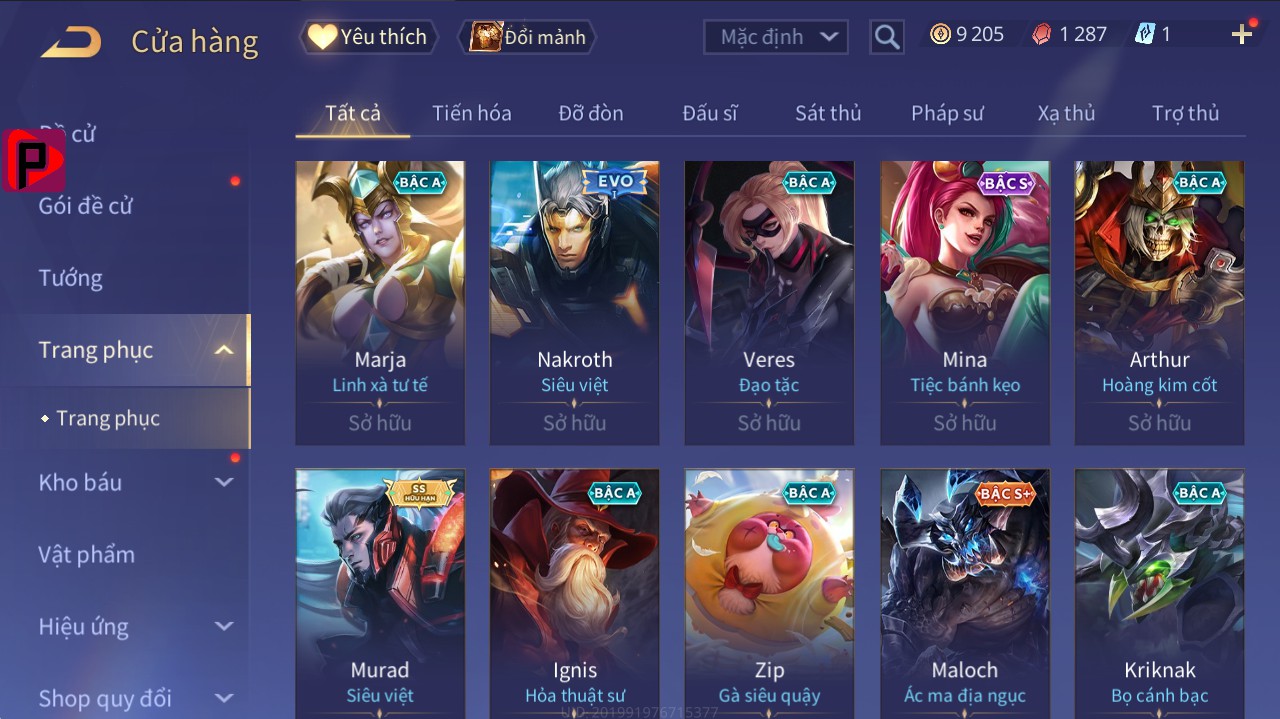1280x719 pixels.
Task: Expand the Mặc định sort dropdown
Action: (775, 37)
